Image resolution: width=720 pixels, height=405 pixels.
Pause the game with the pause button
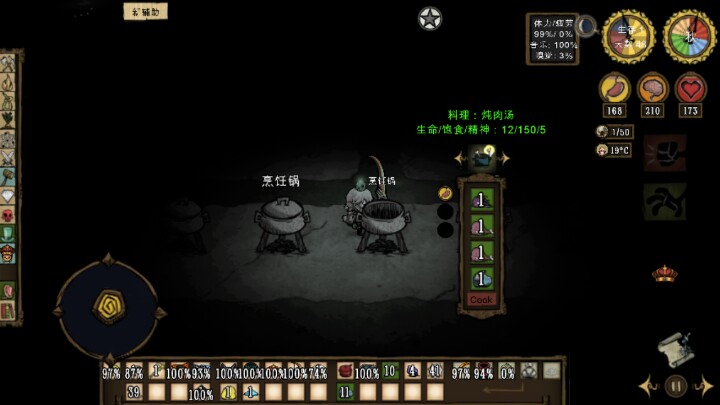click(677, 385)
